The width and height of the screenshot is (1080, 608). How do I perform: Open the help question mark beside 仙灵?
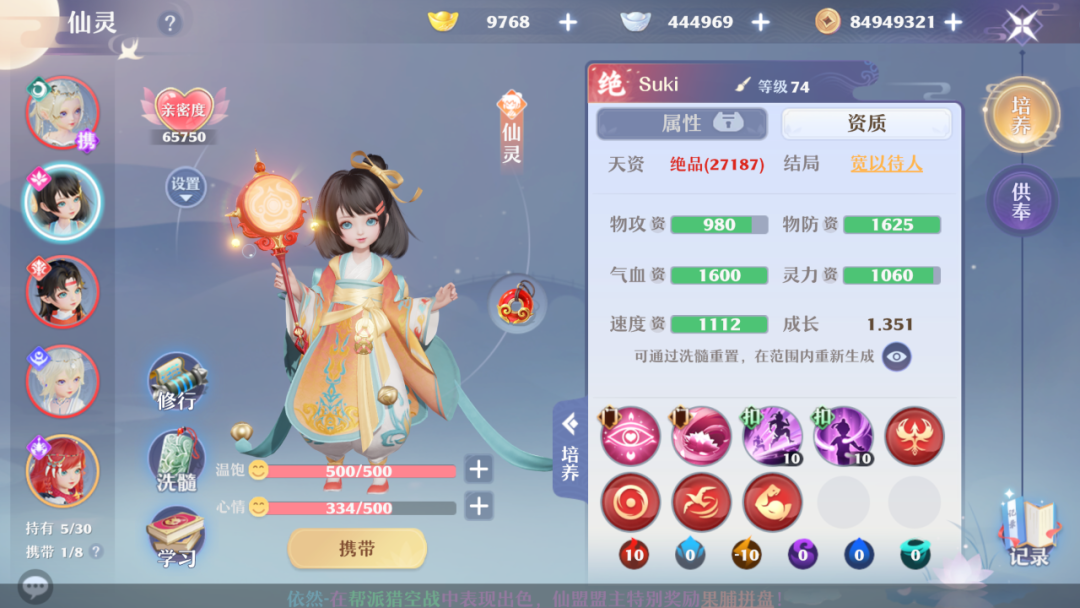point(170,23)
